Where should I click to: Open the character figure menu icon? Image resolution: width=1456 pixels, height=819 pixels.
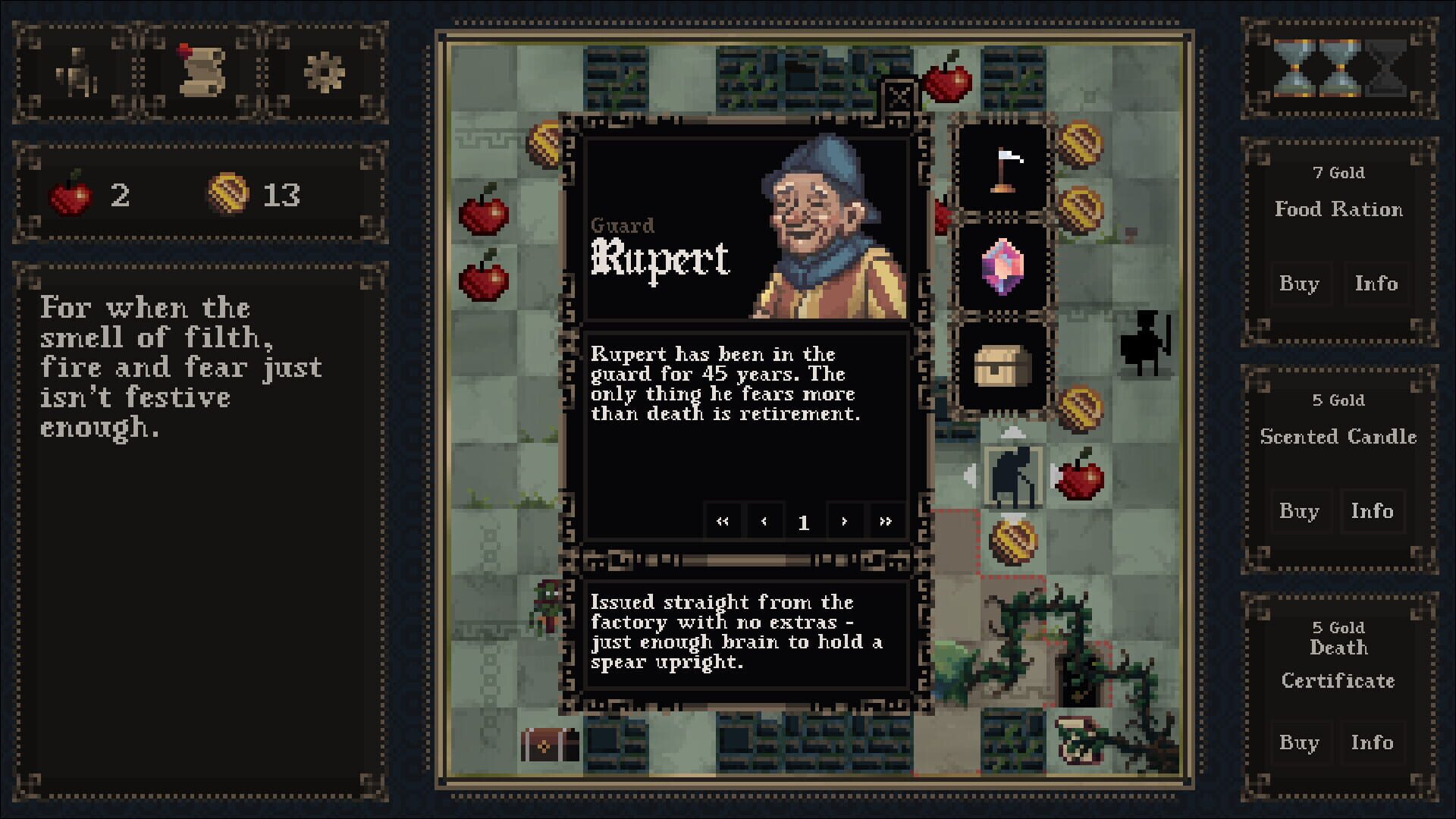click(78, 74)
